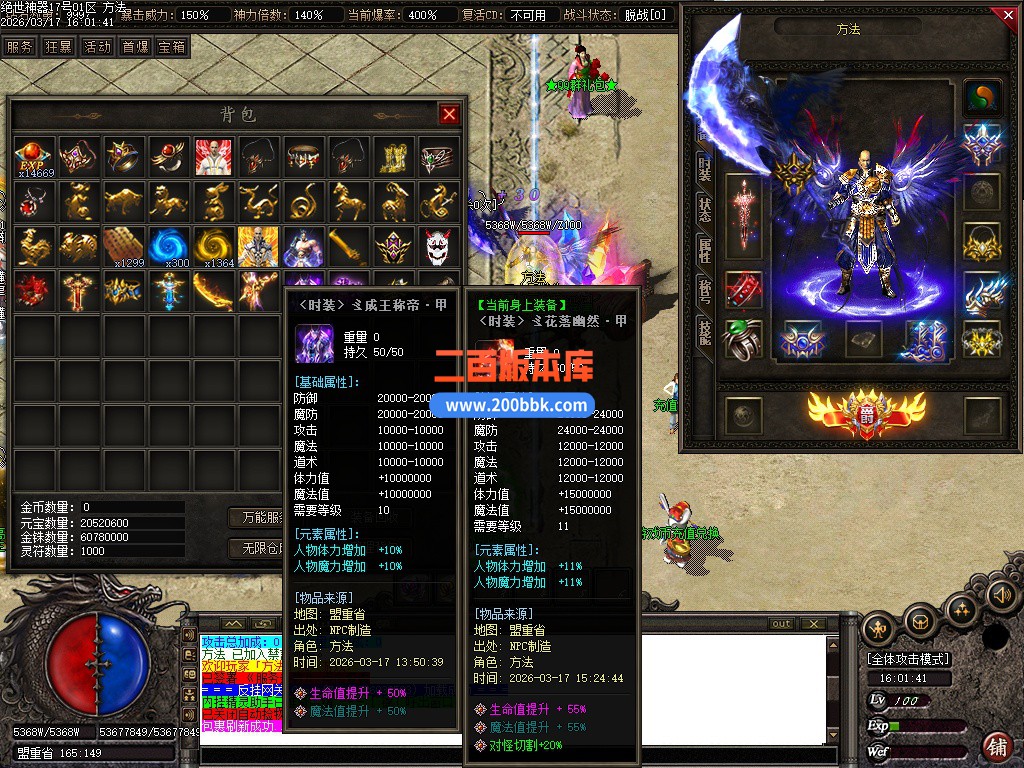
Task: Select the scroll stack x1299
Action: (x=124, y=246)
